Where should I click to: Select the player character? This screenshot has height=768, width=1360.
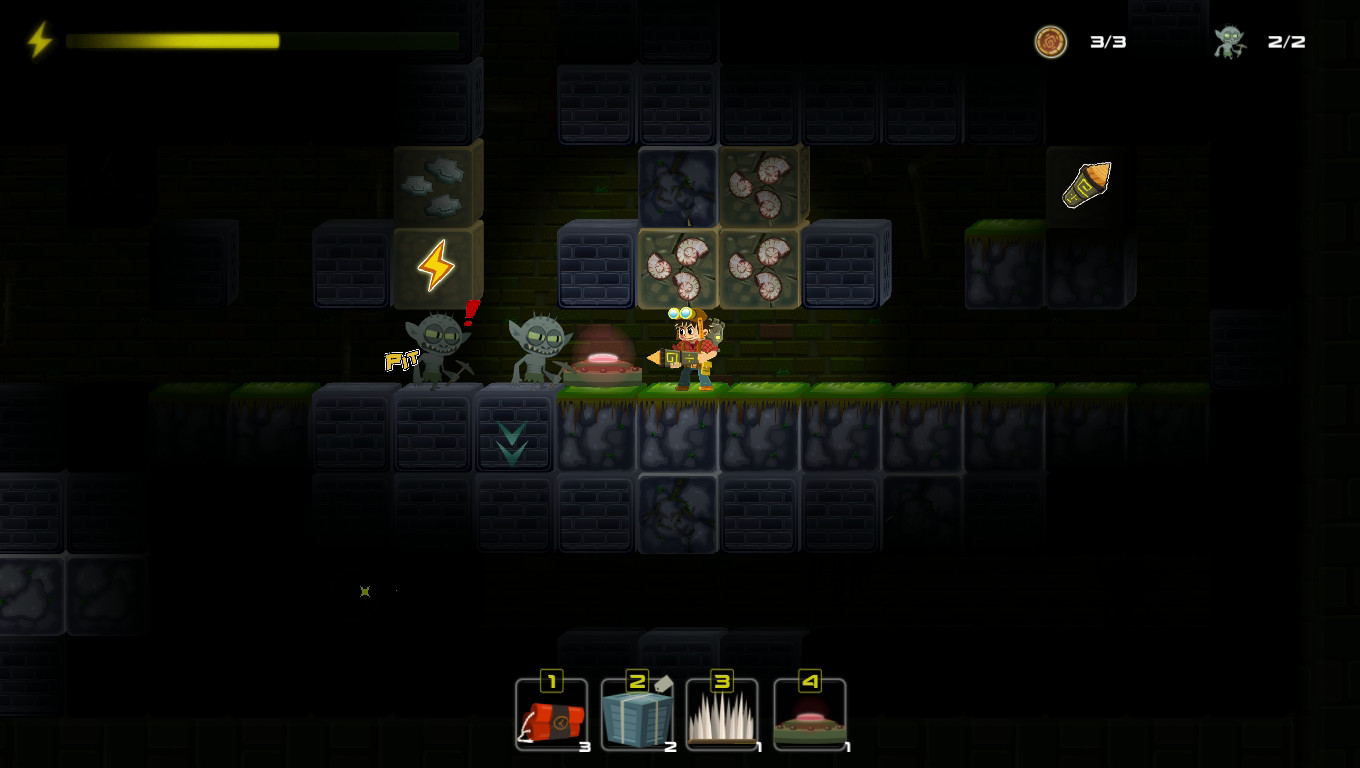pos(690,345)
